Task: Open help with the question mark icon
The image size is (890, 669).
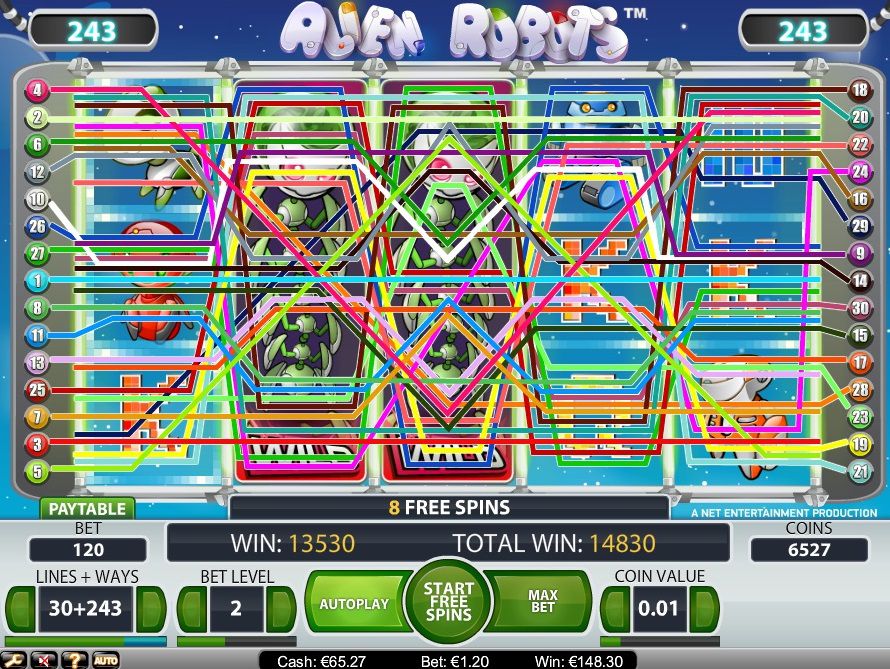Action: pos(73,660)
